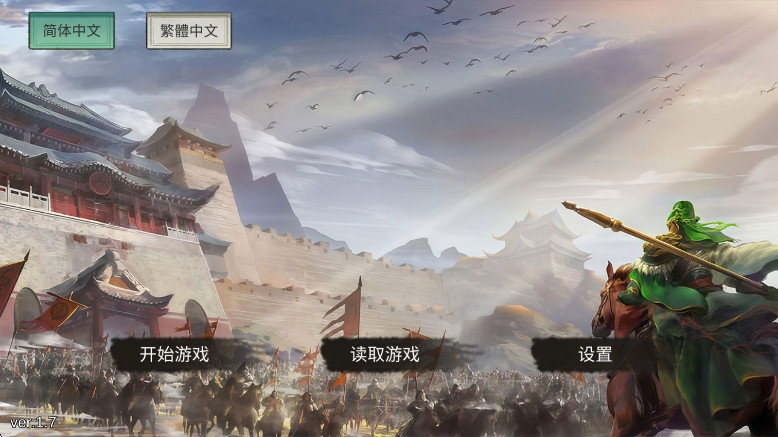Select 简体中文 language option

71,31
